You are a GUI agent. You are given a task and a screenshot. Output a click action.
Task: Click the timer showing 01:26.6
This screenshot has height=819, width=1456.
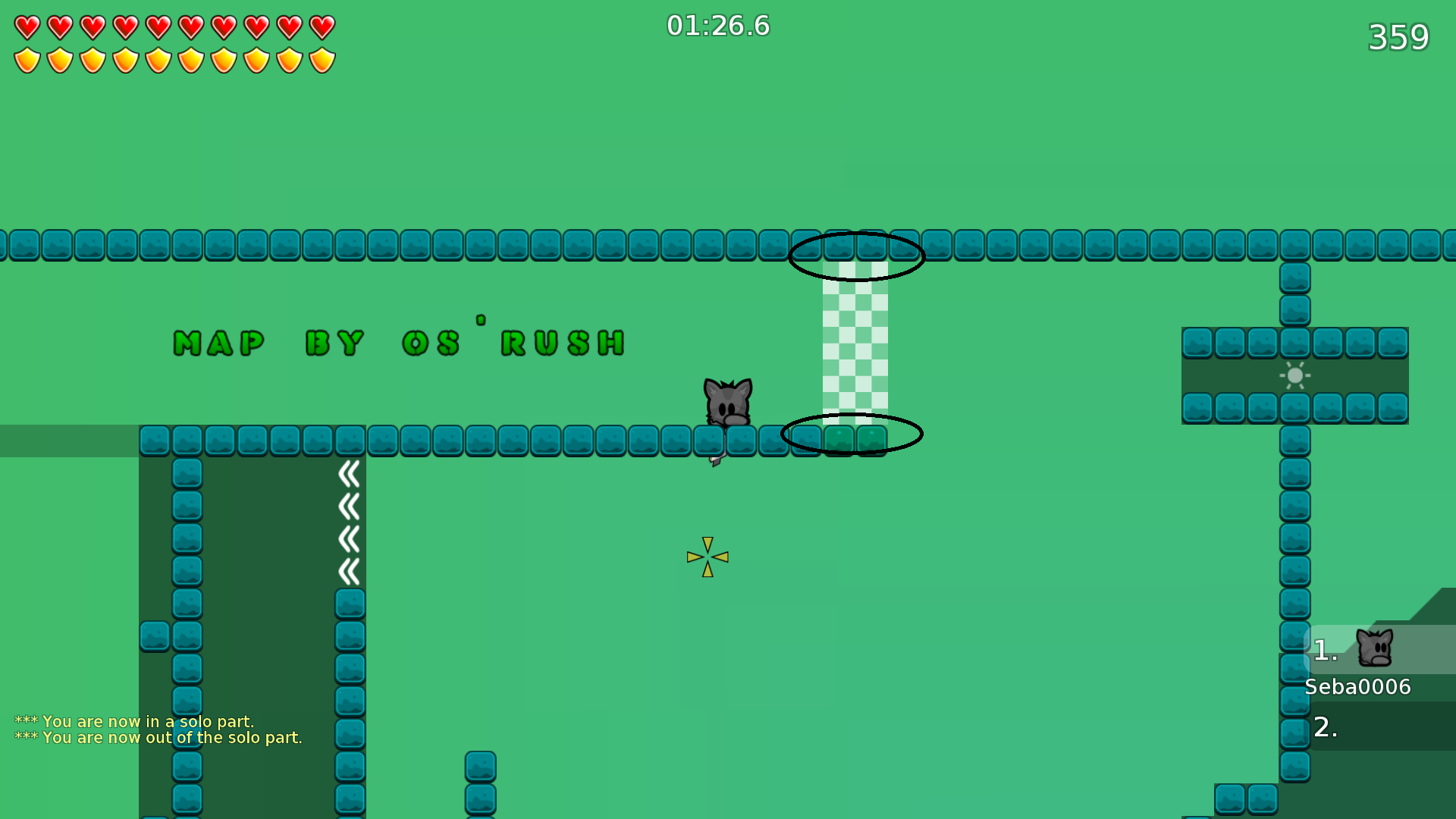tap(717, 25)
